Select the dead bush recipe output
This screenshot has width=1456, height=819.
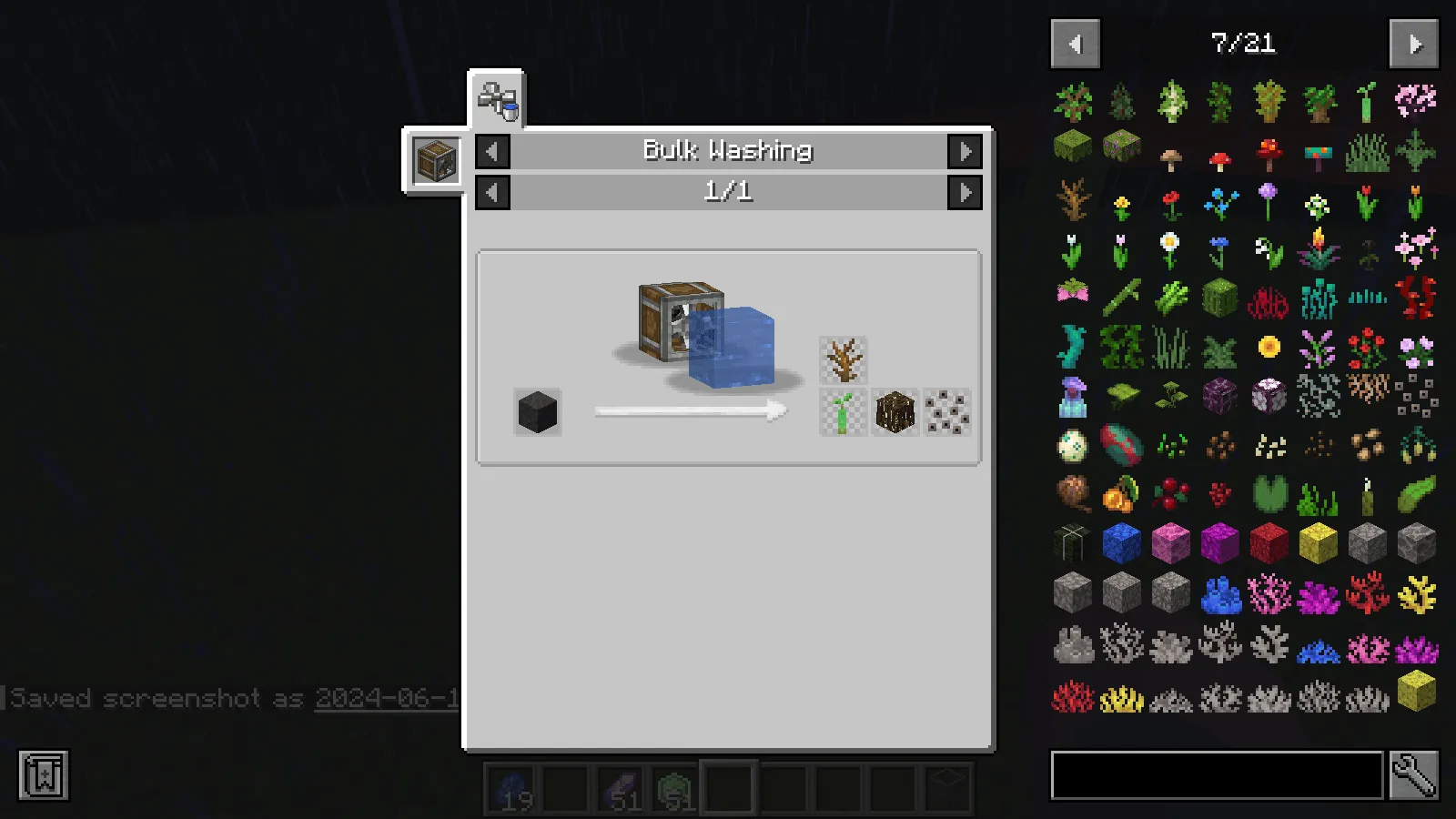point(842,359)
